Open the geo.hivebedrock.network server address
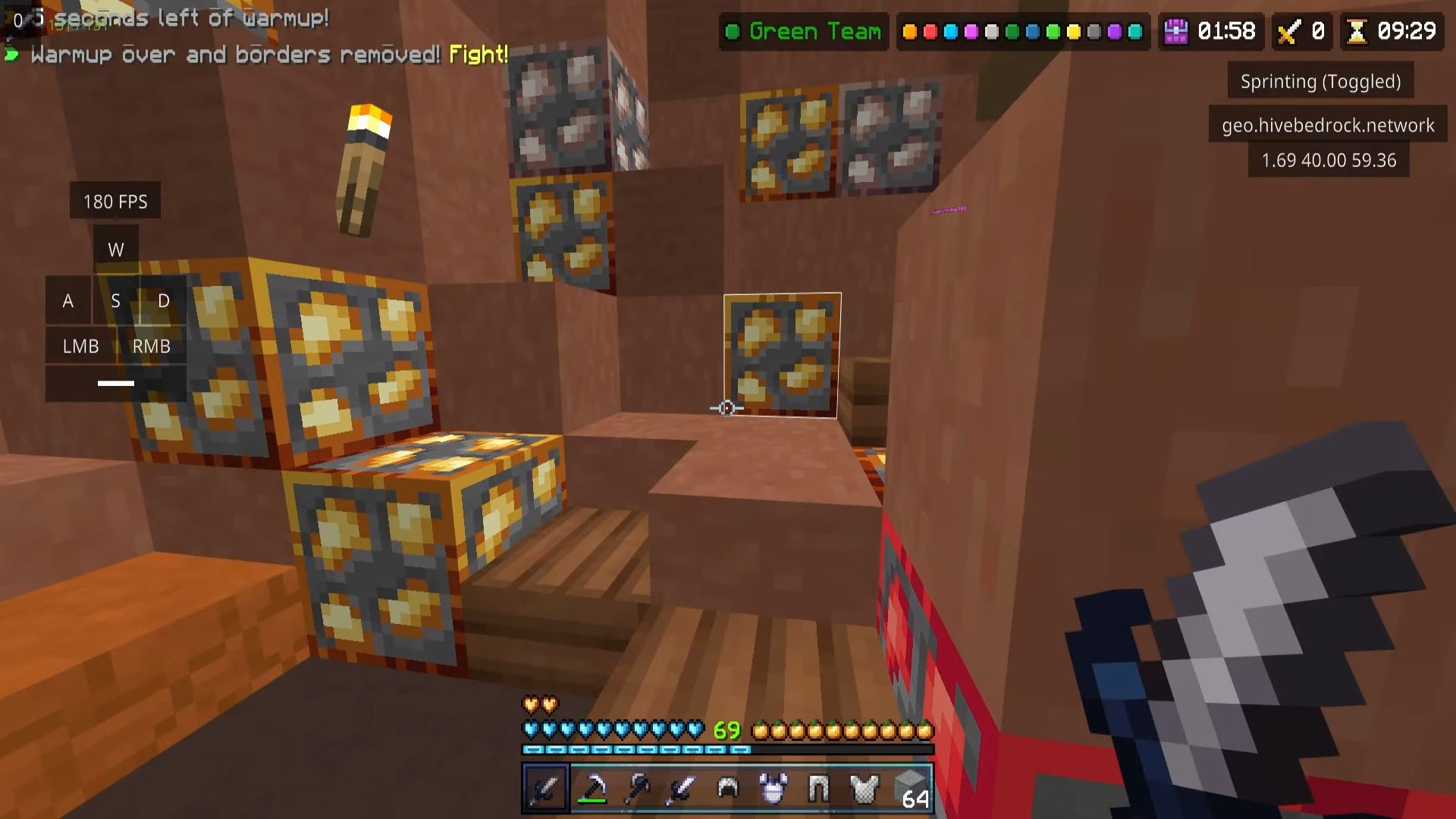Viewport: 1456px width, 819px height. coord(1328,126)
